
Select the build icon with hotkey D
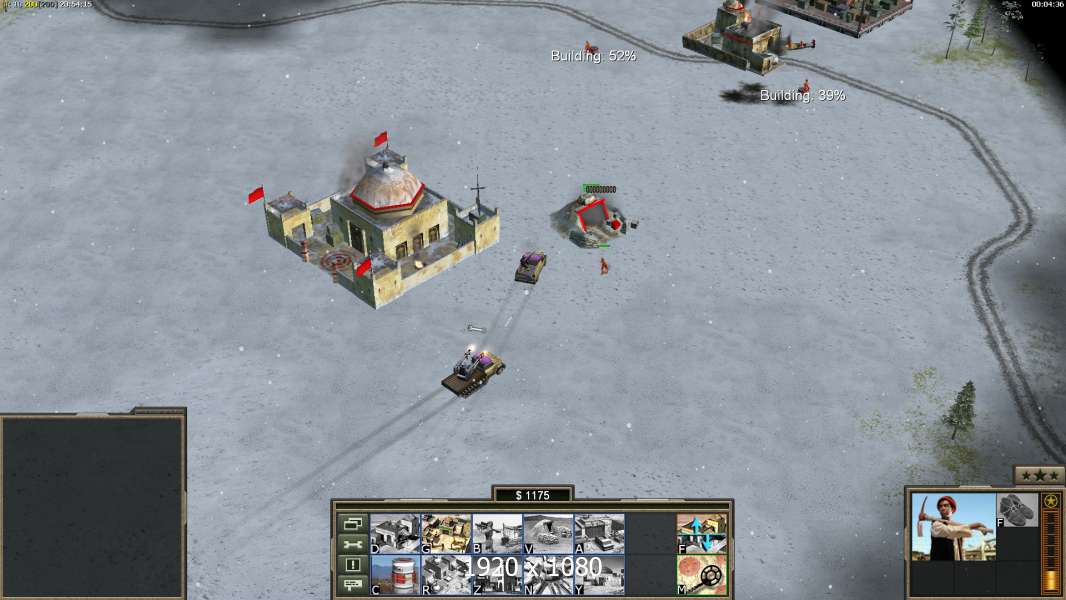[x=395, y=533]
